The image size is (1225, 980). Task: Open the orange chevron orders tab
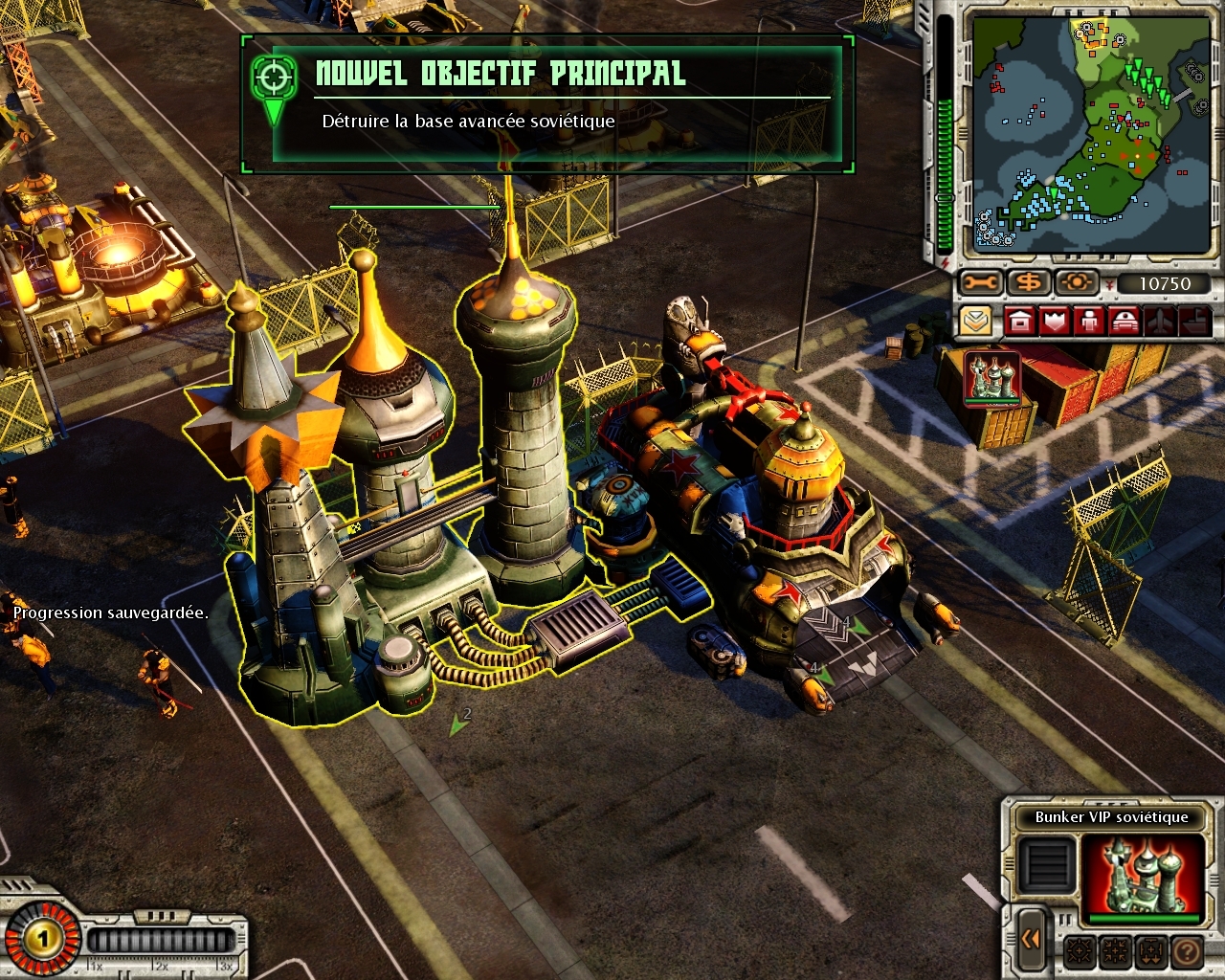(975, 321)
